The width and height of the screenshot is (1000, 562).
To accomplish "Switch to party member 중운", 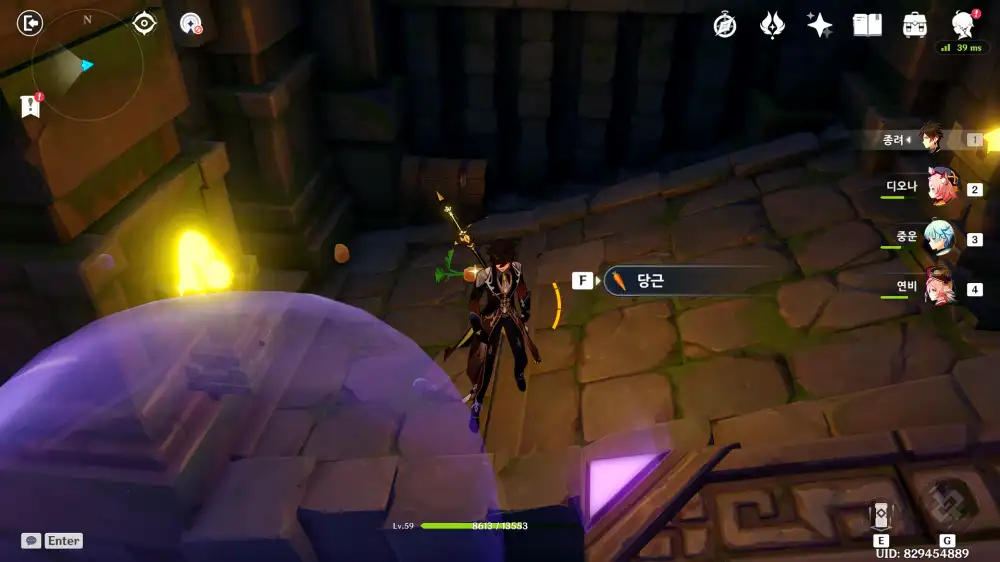I will point(940,239).
